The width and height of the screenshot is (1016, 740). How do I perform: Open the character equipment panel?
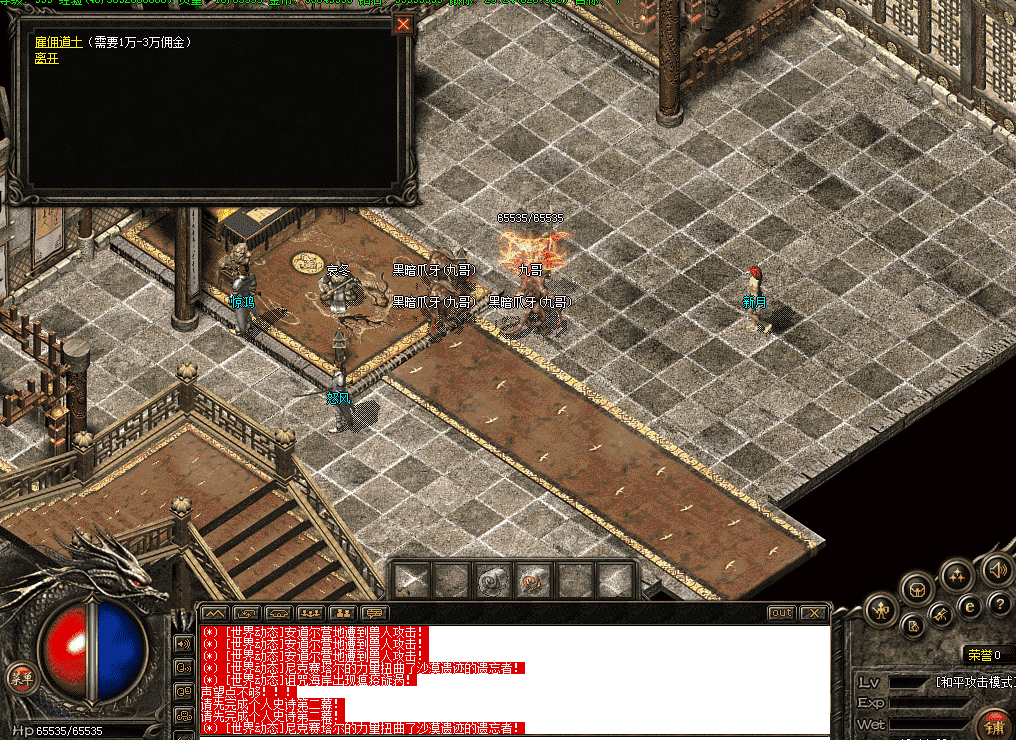coord(881,608)
